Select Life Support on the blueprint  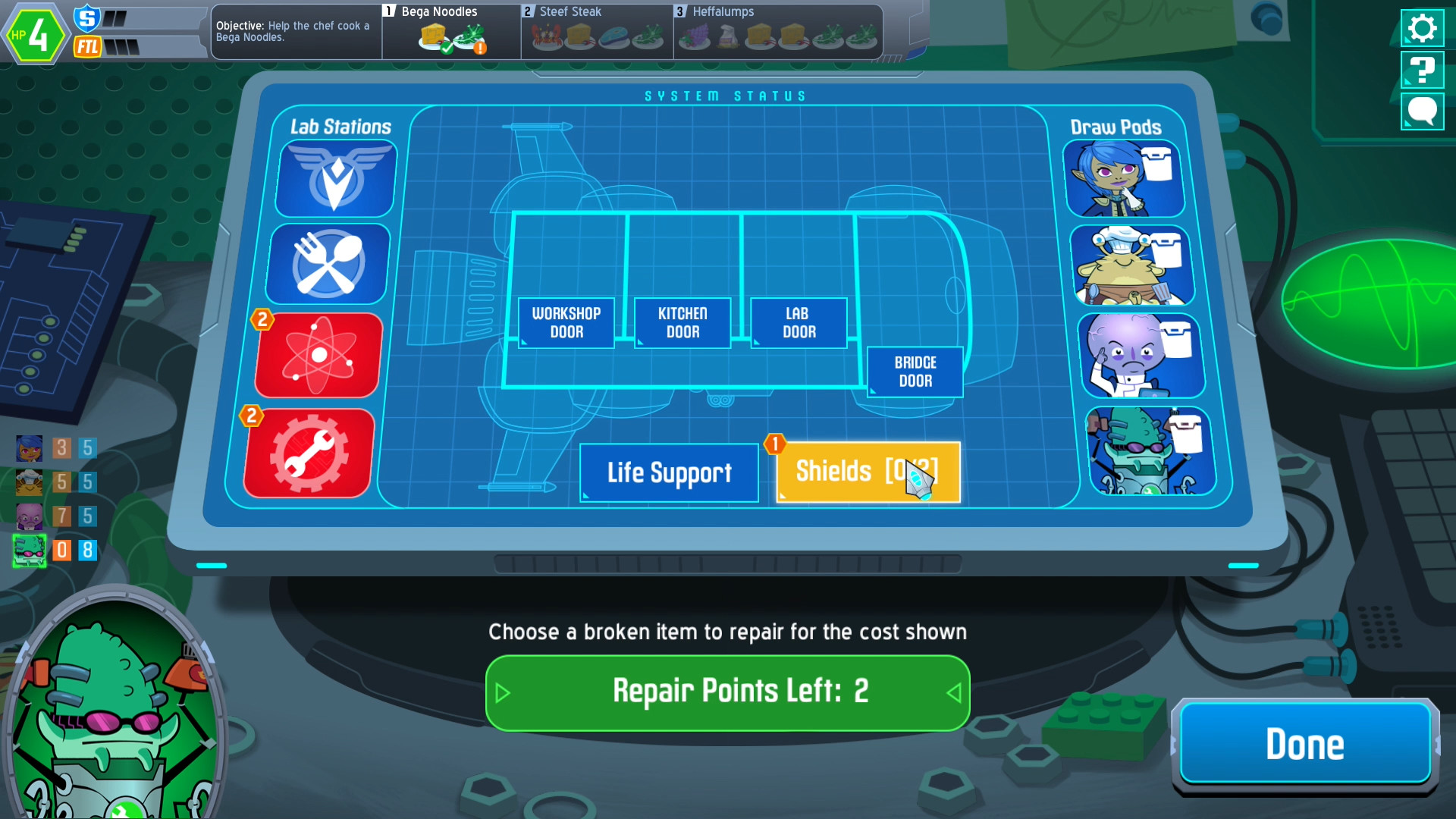coord(669,472)
